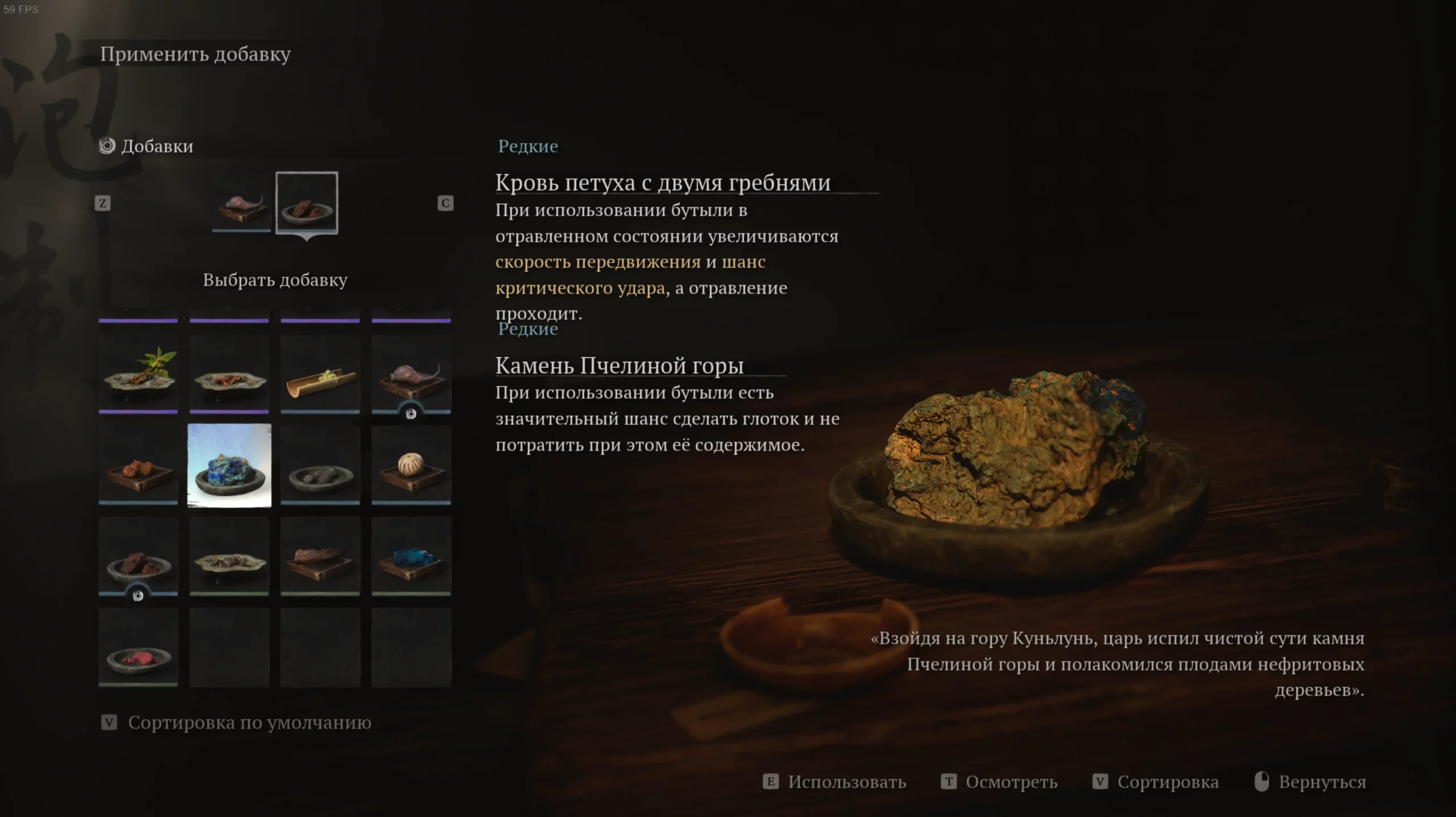
Task: Pick the dark red chunks in the grid
Action: (x=138, y=556)
